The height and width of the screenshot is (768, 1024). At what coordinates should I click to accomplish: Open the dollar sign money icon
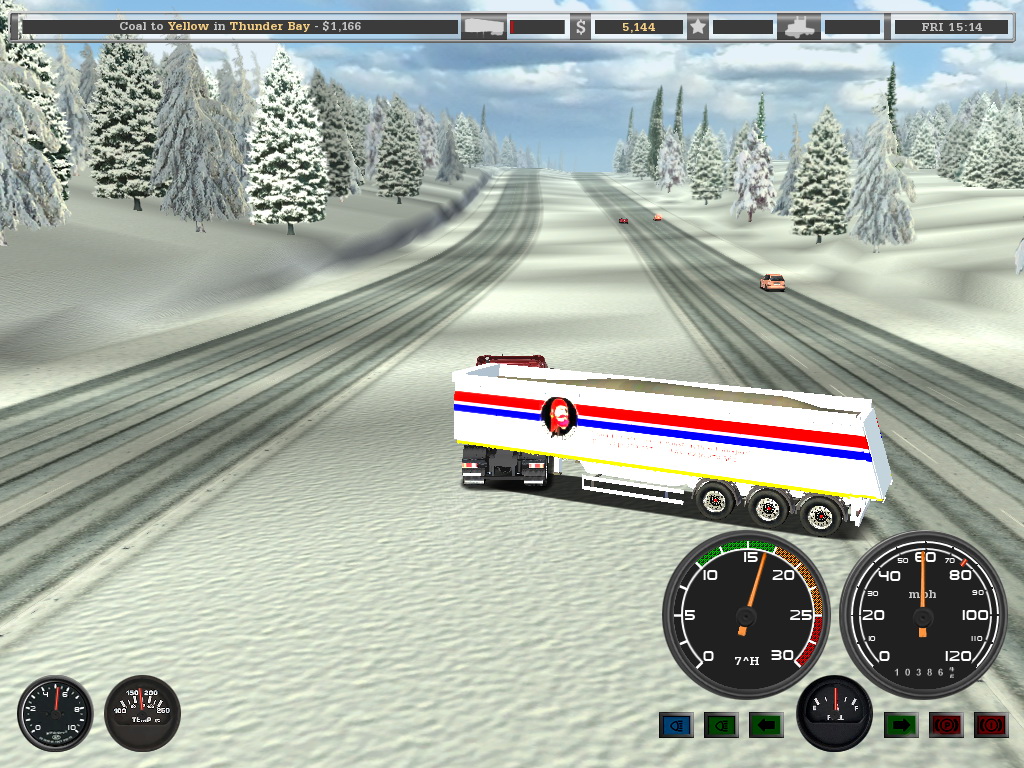581,27
